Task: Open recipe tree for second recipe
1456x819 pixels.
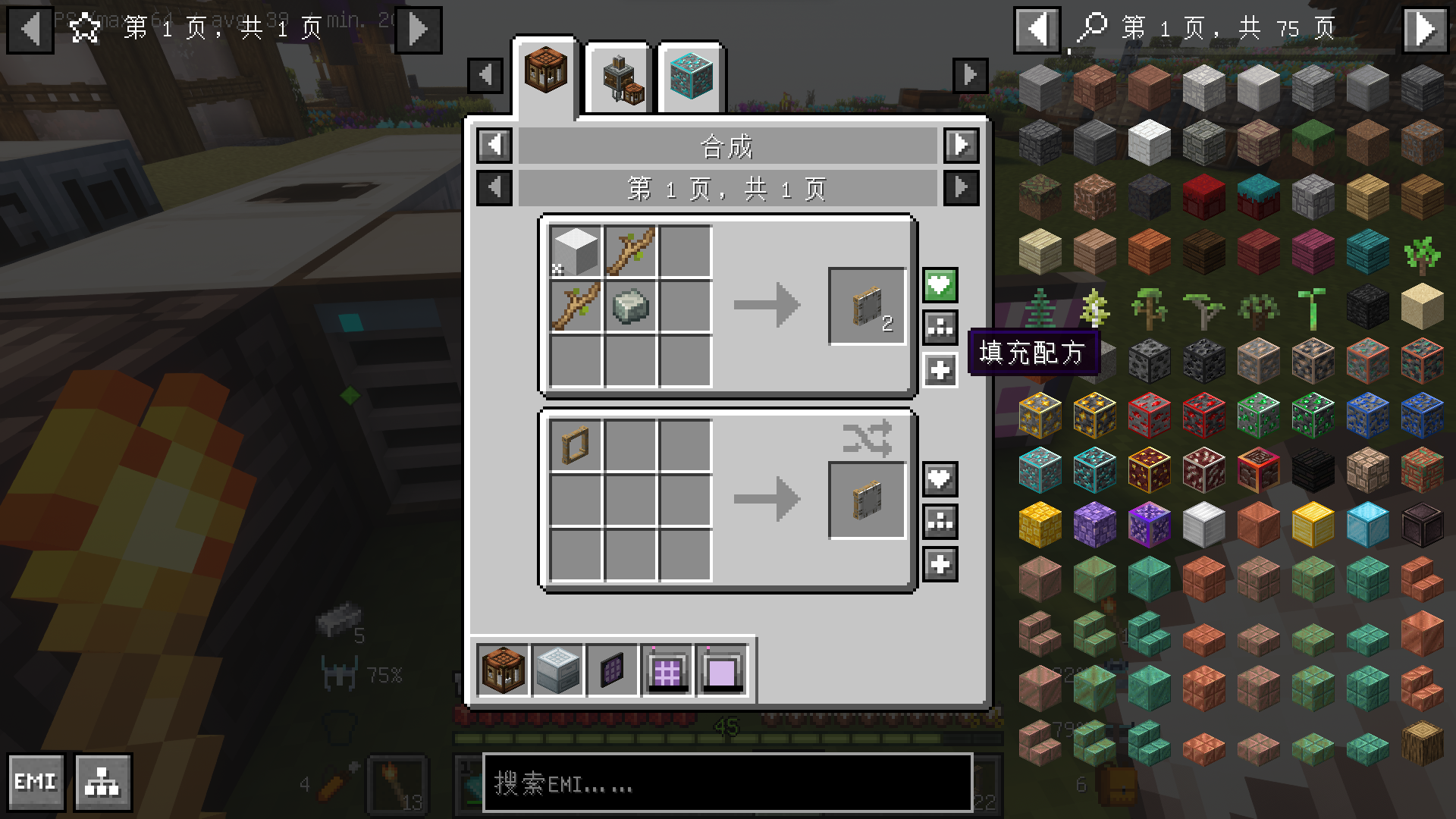Action: pyautogui.click(x=940, y=522)
